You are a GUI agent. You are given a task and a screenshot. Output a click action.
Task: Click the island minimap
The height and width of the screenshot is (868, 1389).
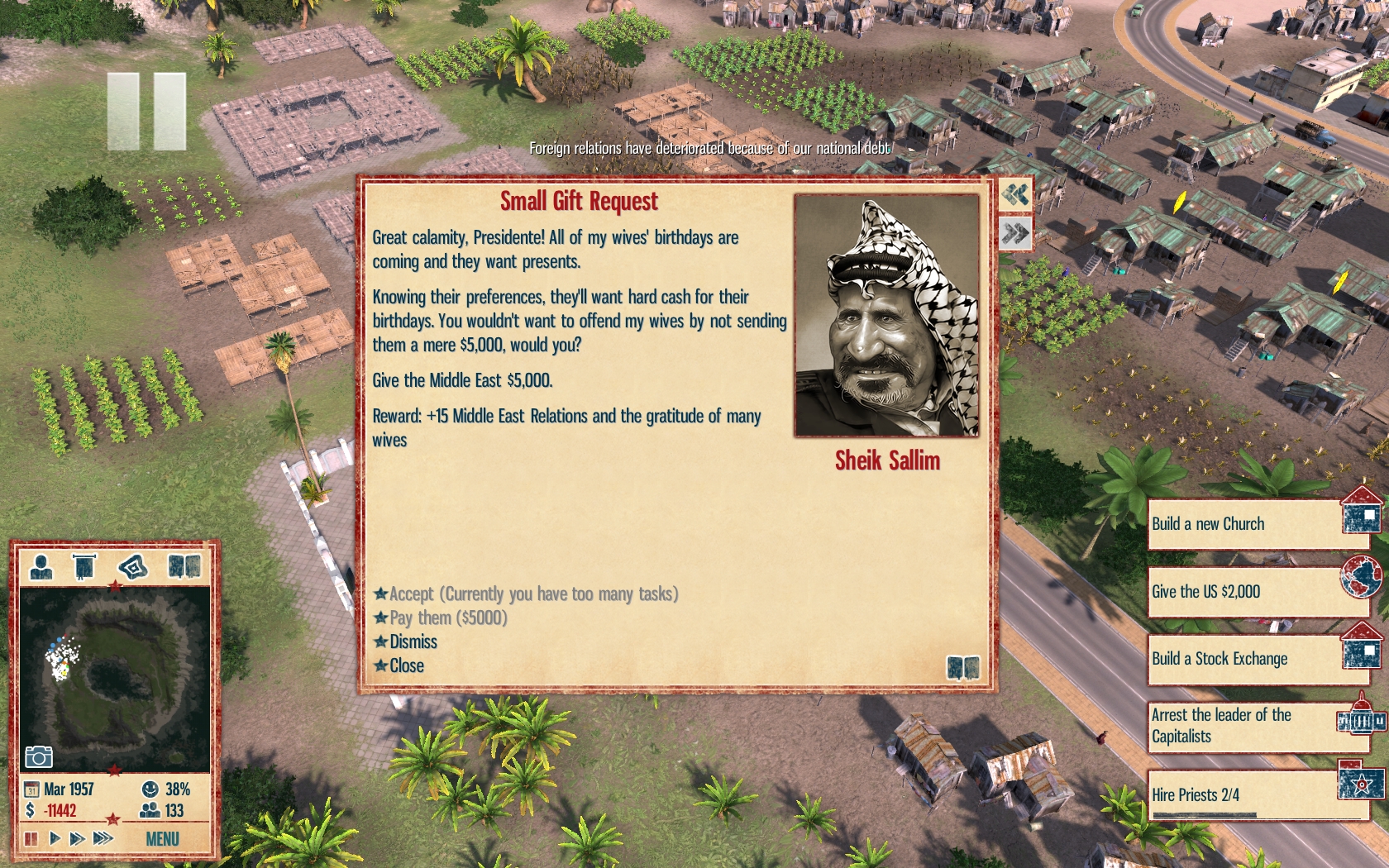[x=114, y=680]
